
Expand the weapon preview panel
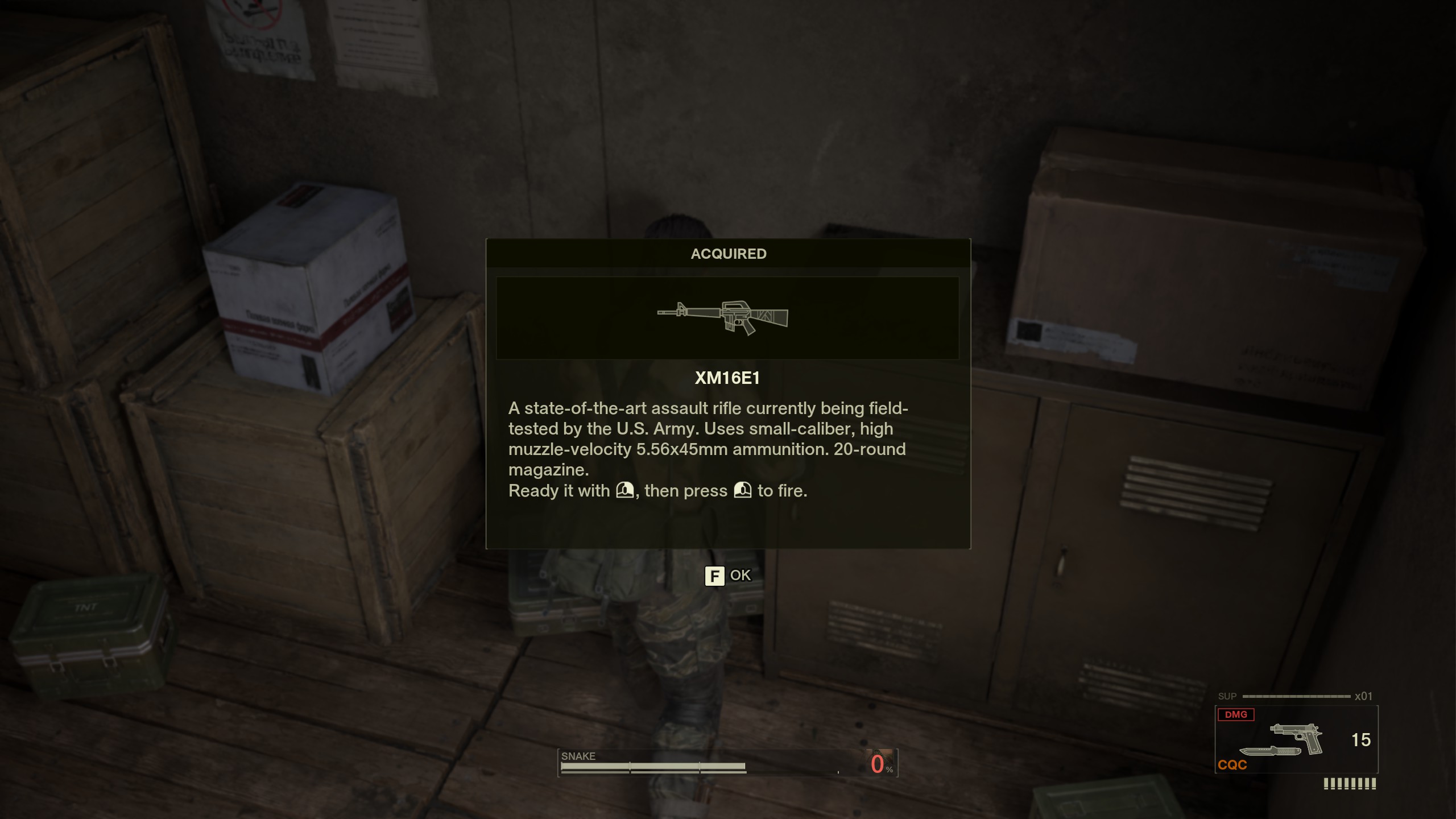click(729, 320)
